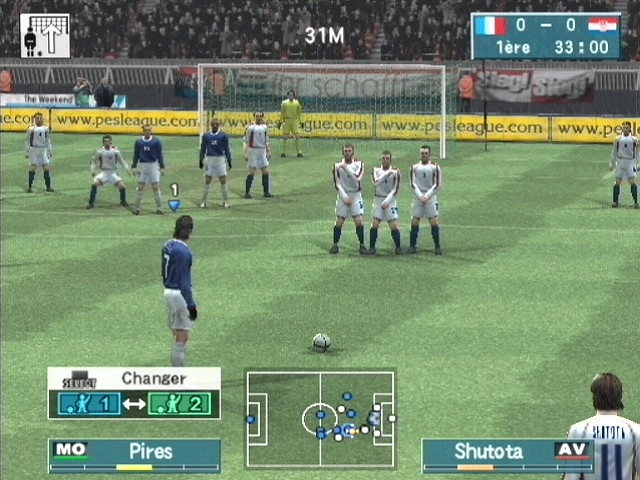Viewport: 640px width, 480px height.
Task: Click the pitch radar minimap
Action: [x=320, y=418]
